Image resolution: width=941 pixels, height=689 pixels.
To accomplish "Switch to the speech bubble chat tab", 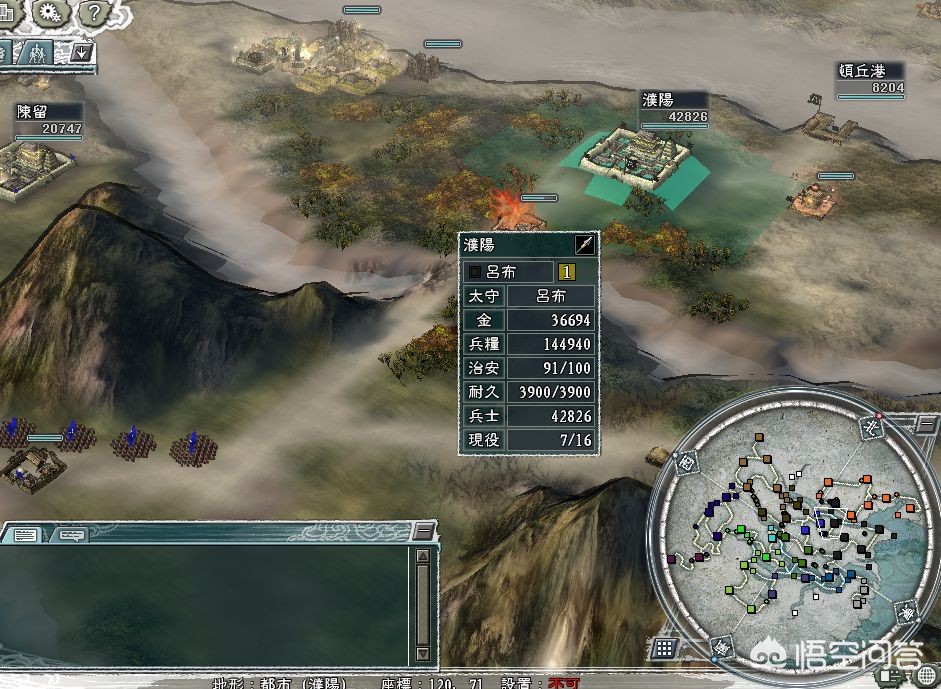I will (70, 535).
